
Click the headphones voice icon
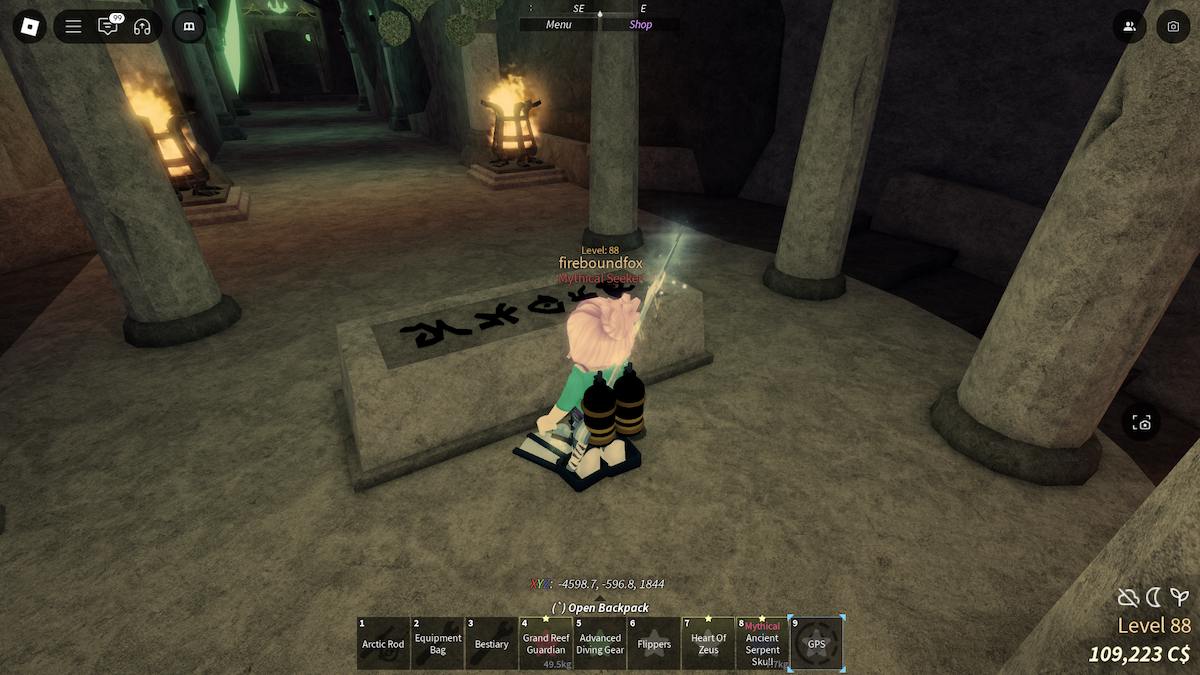(x=141, y=26)
